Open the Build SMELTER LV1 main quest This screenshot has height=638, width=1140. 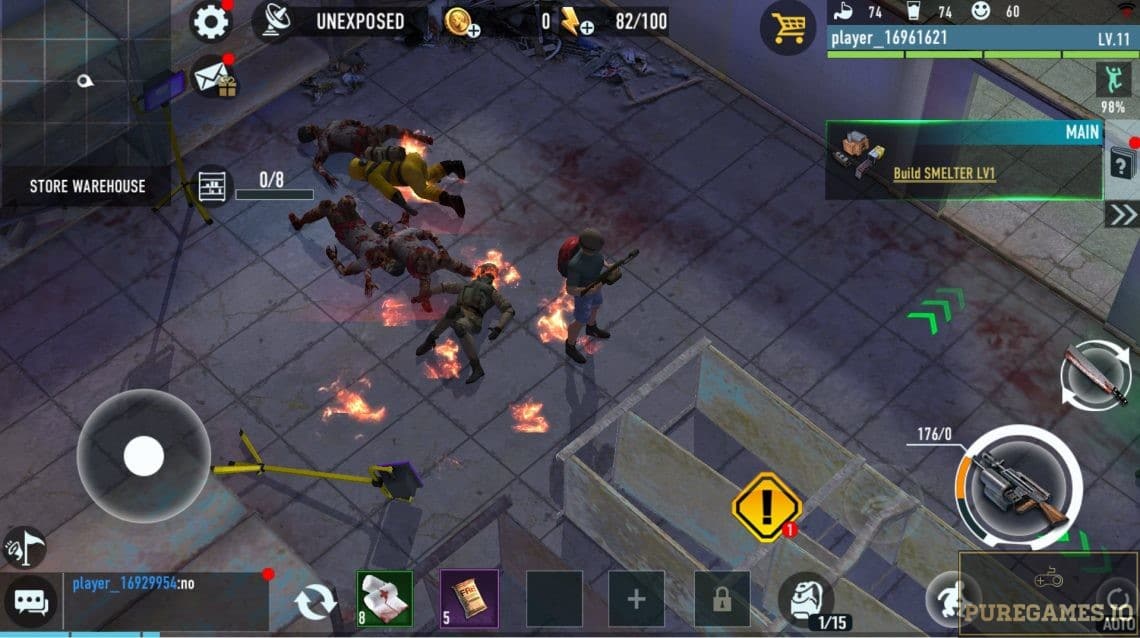pyautogui.click(x=944, y=172)
